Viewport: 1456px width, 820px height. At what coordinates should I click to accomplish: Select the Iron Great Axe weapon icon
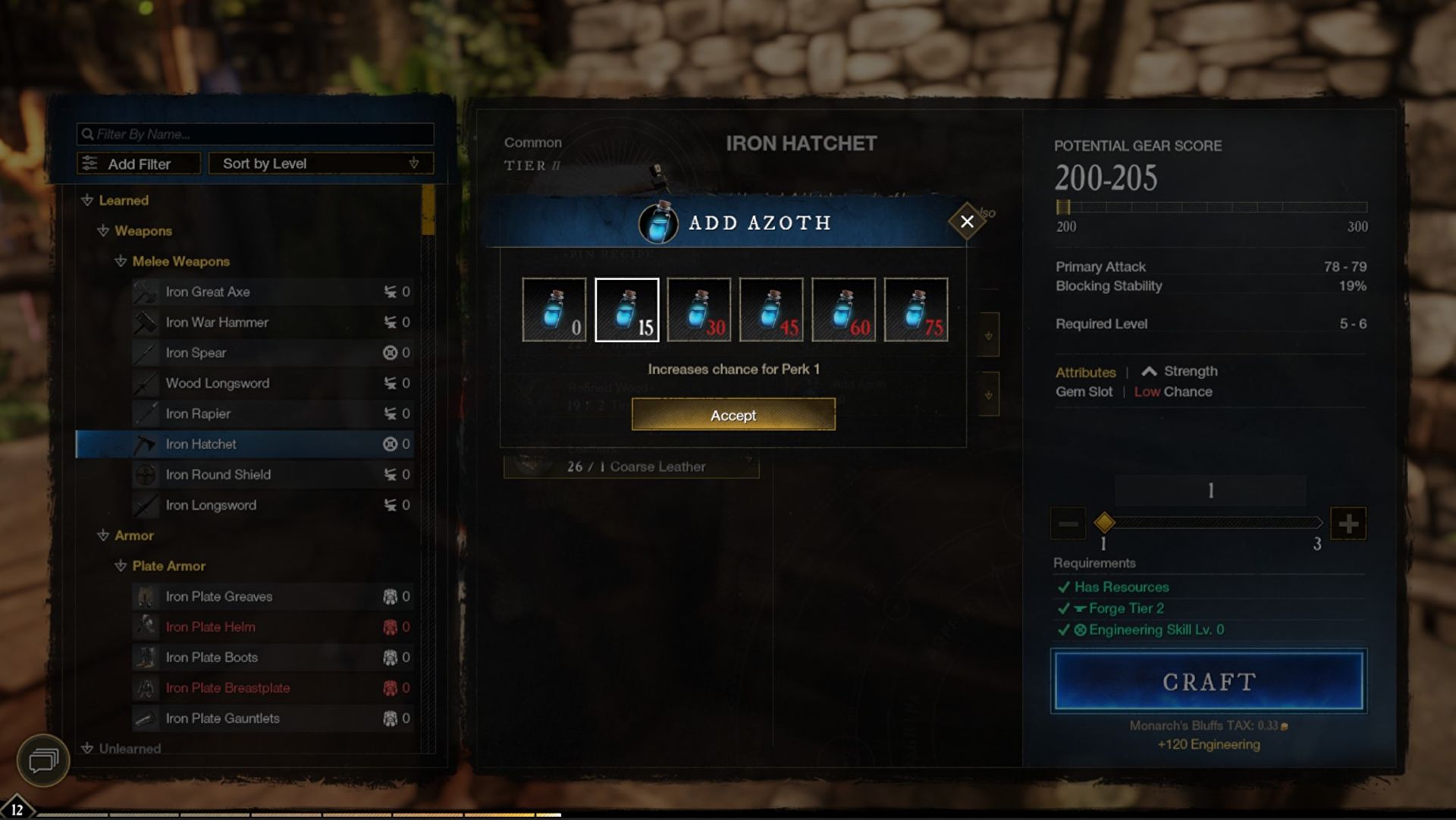tap(146, 292)
